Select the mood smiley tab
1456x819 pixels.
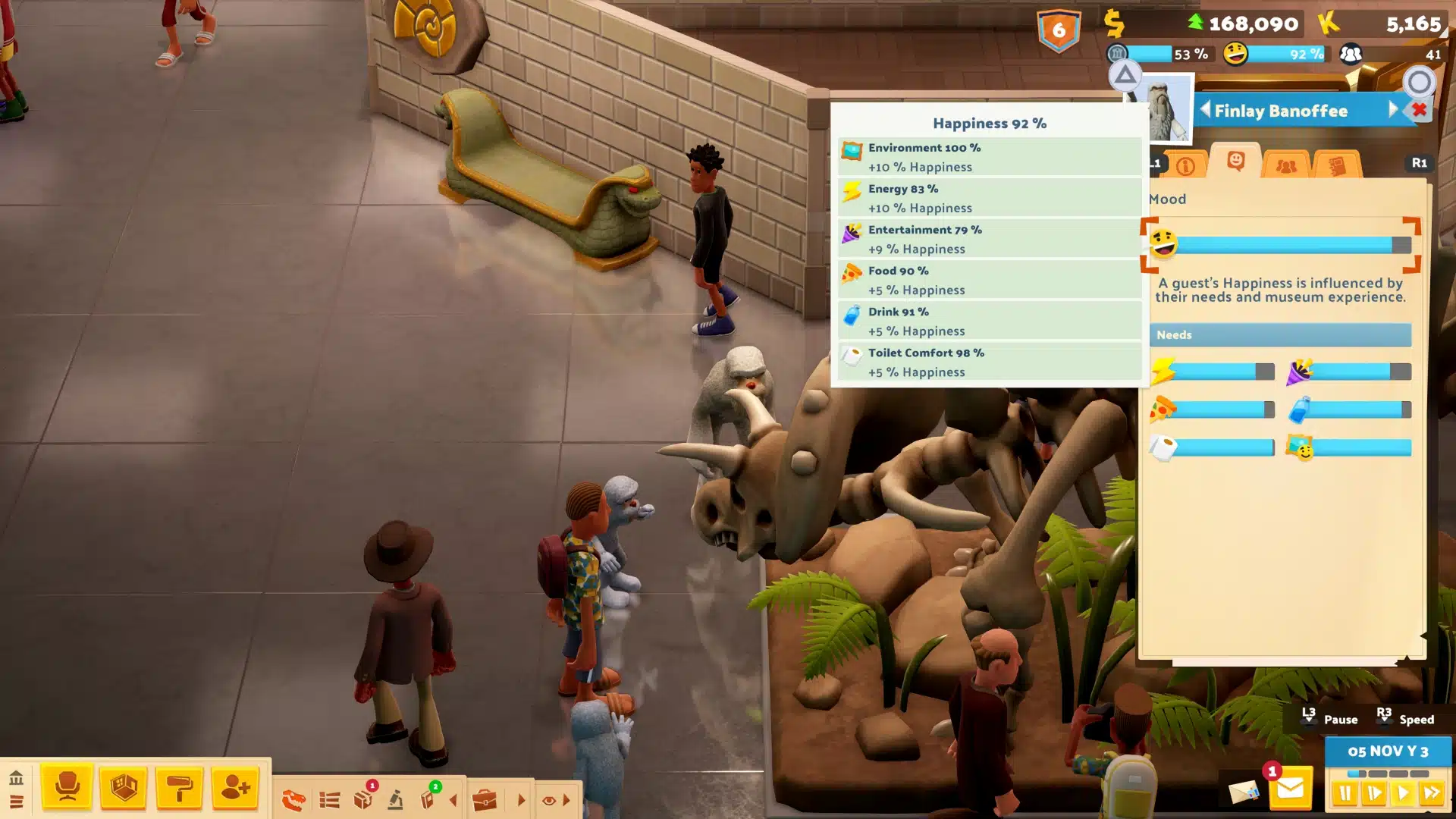point(1235,162)
